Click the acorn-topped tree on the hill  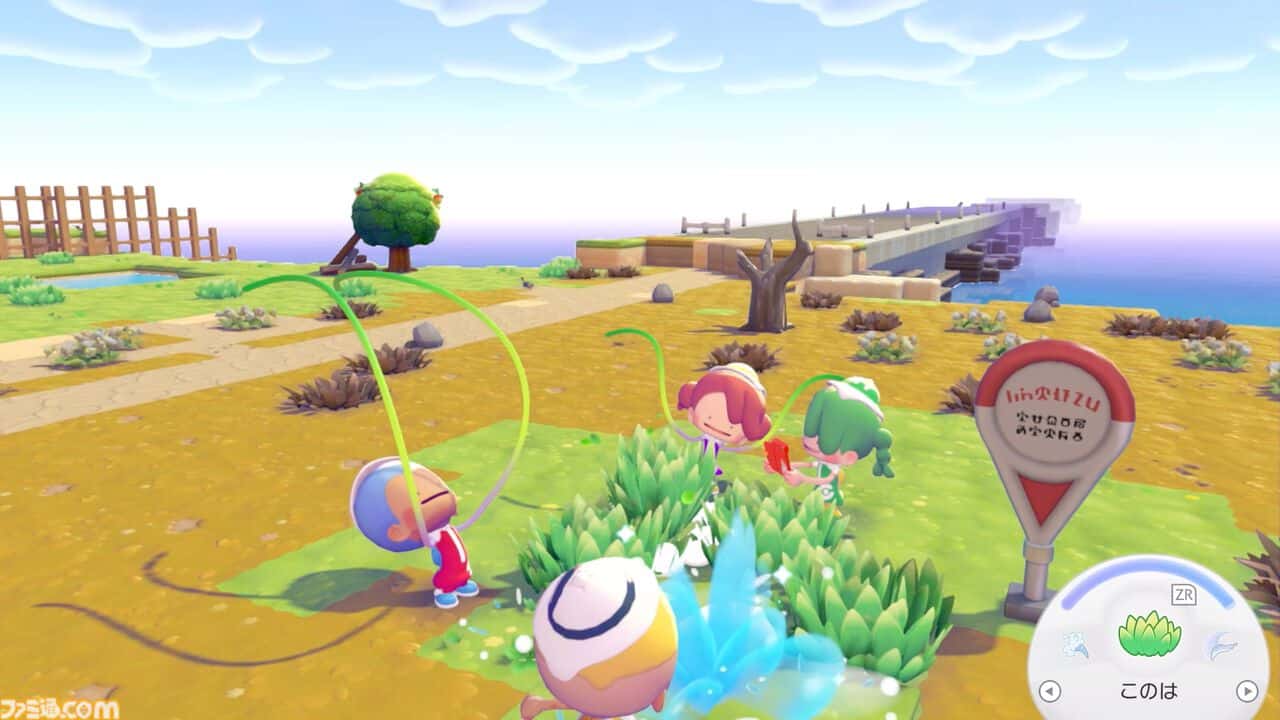tap(398, 215)
